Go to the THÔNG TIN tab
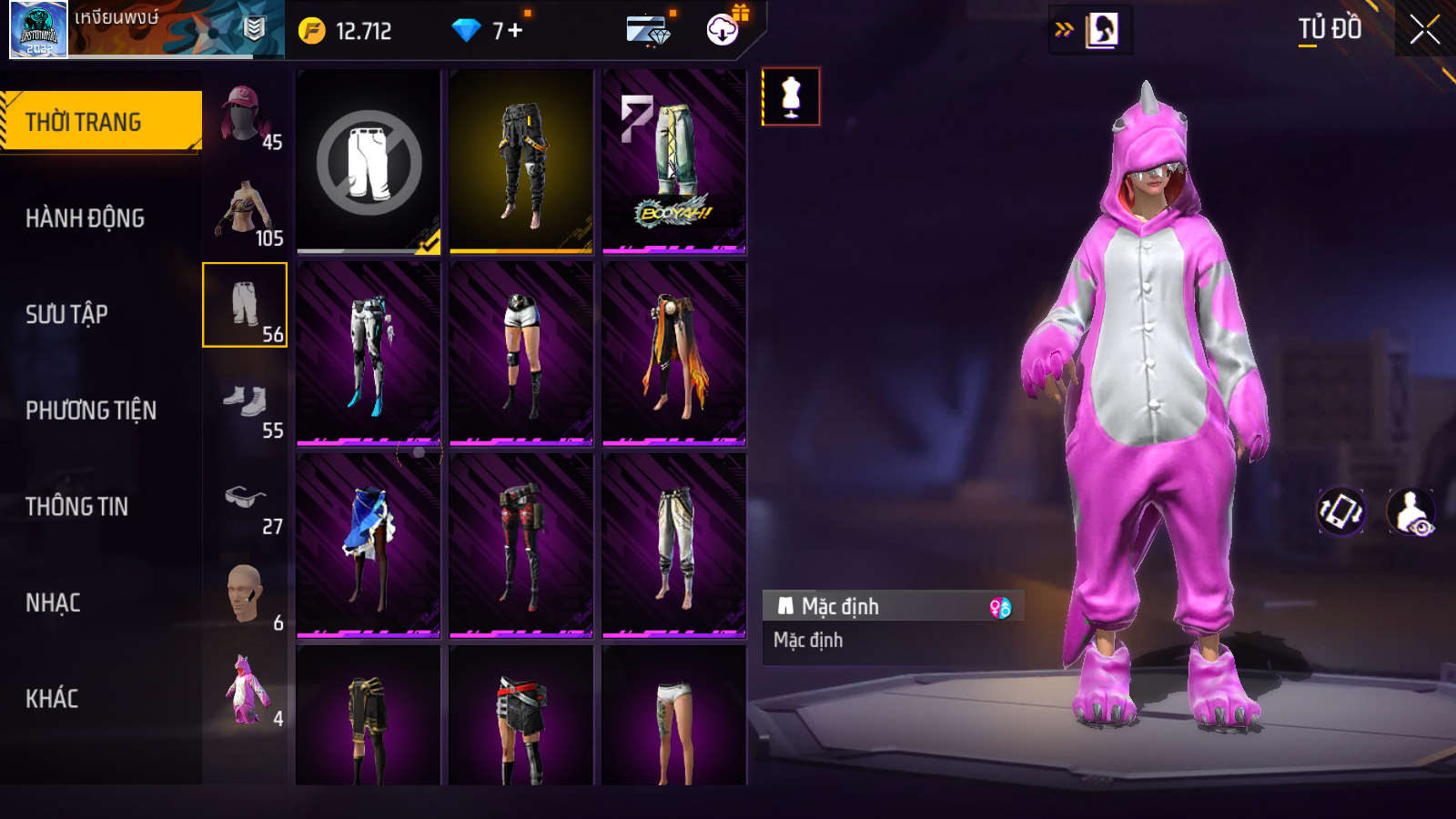Image resolution: width=1456 pixels, height=819 pixels. point(76,507)
